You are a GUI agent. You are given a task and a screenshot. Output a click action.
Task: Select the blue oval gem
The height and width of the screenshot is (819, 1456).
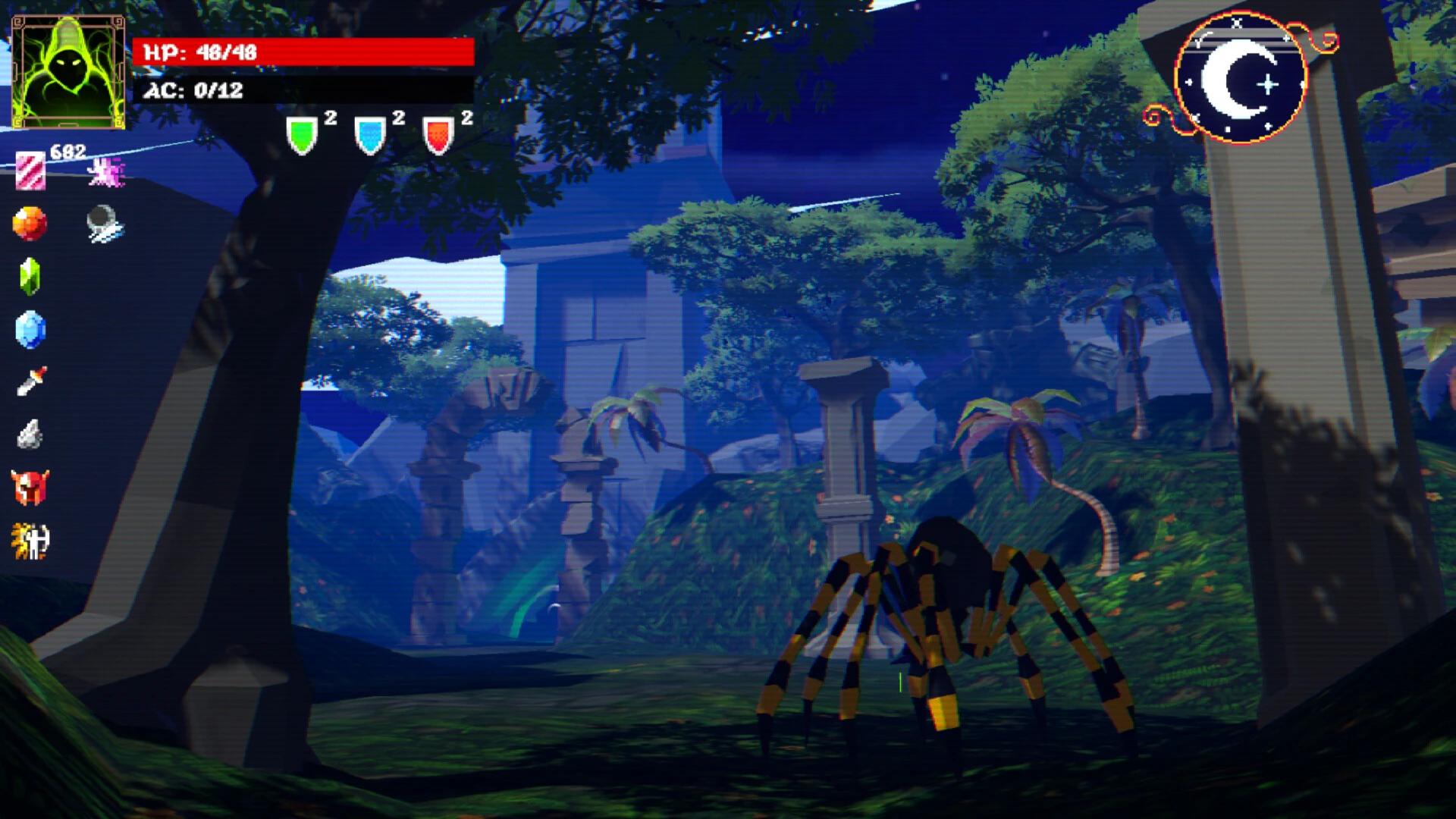click(30, 330)
